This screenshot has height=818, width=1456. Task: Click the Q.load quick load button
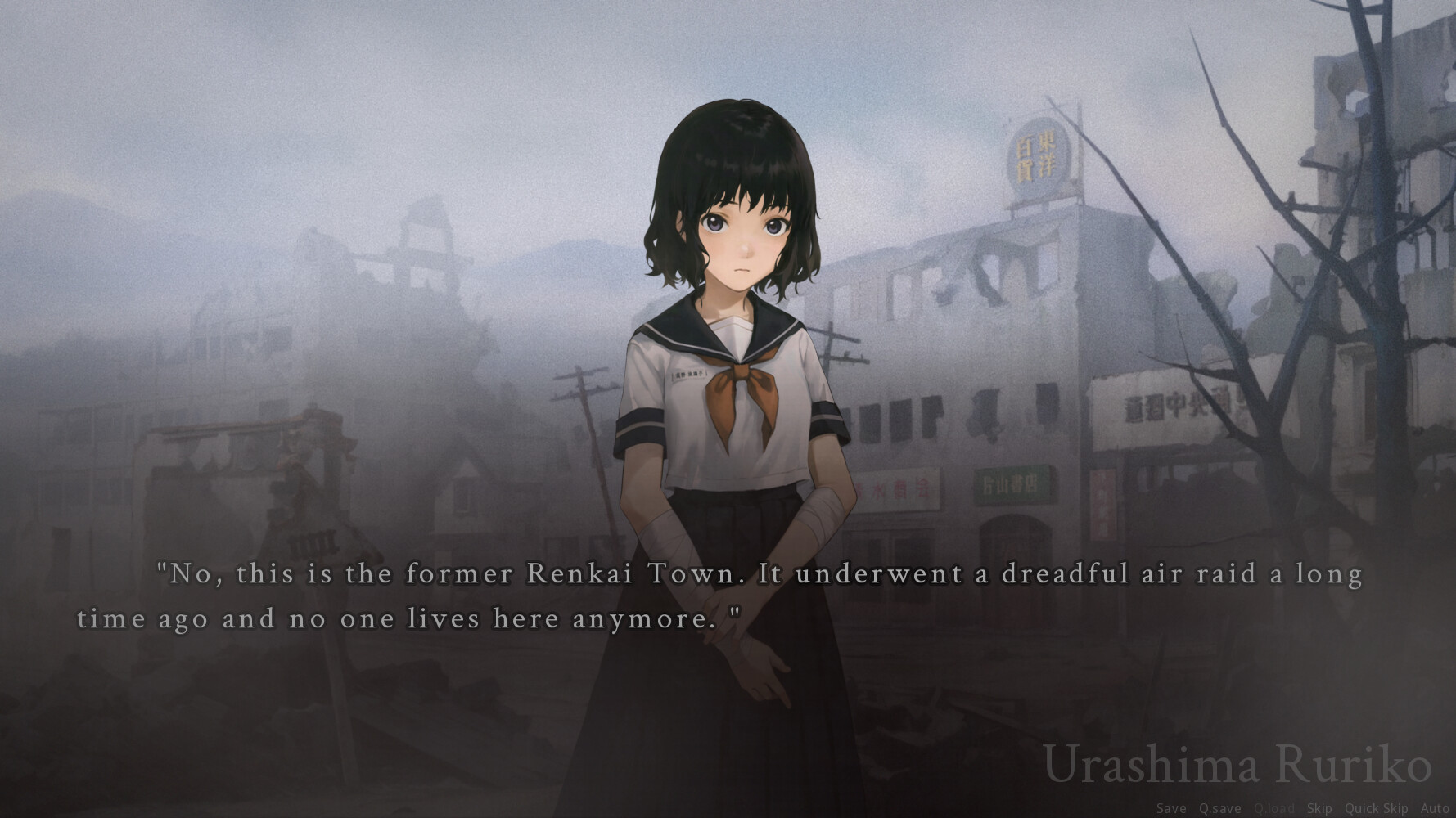1274,808
